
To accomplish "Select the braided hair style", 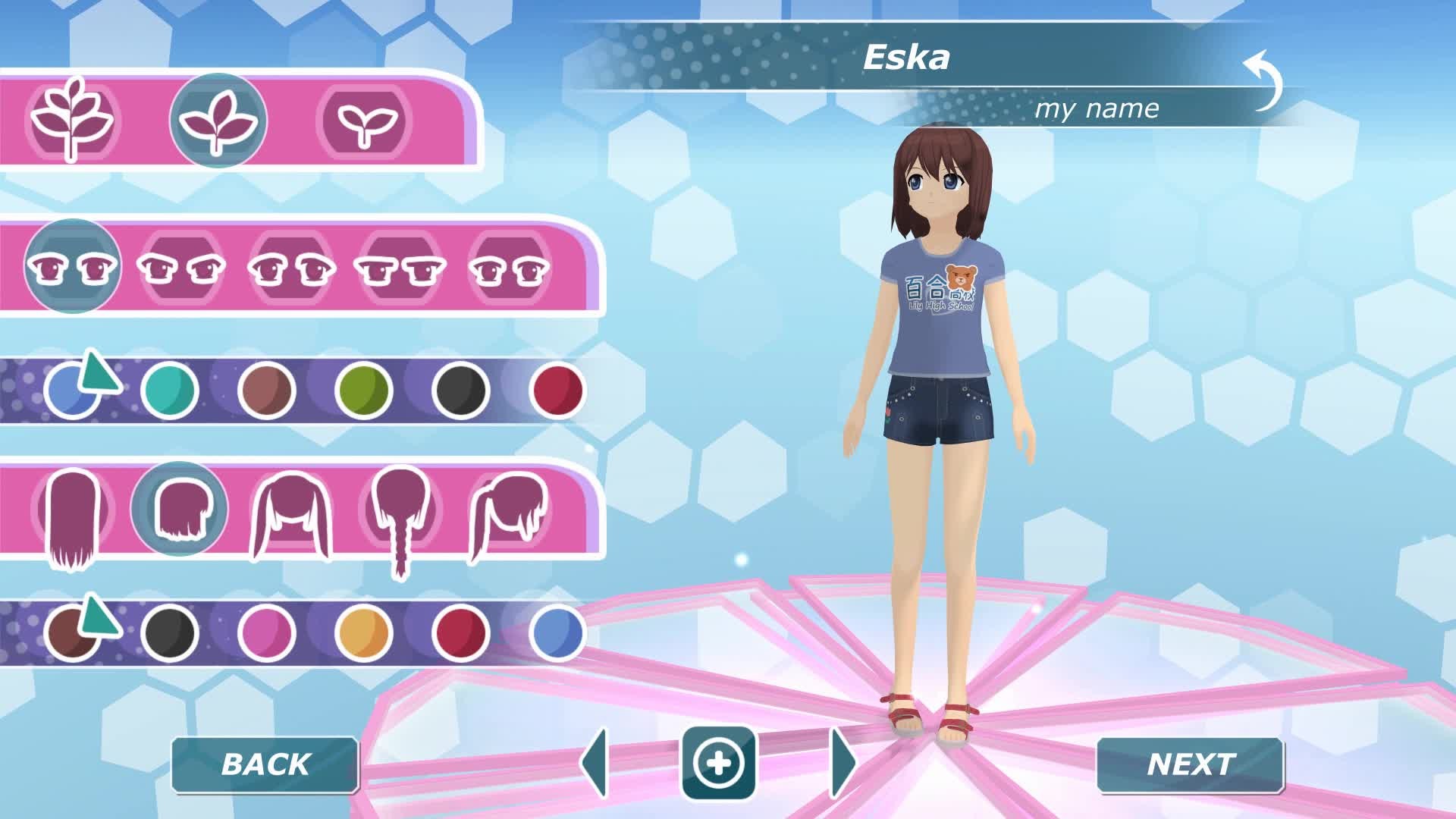I will pyautogui.click(x=400, y=516).
